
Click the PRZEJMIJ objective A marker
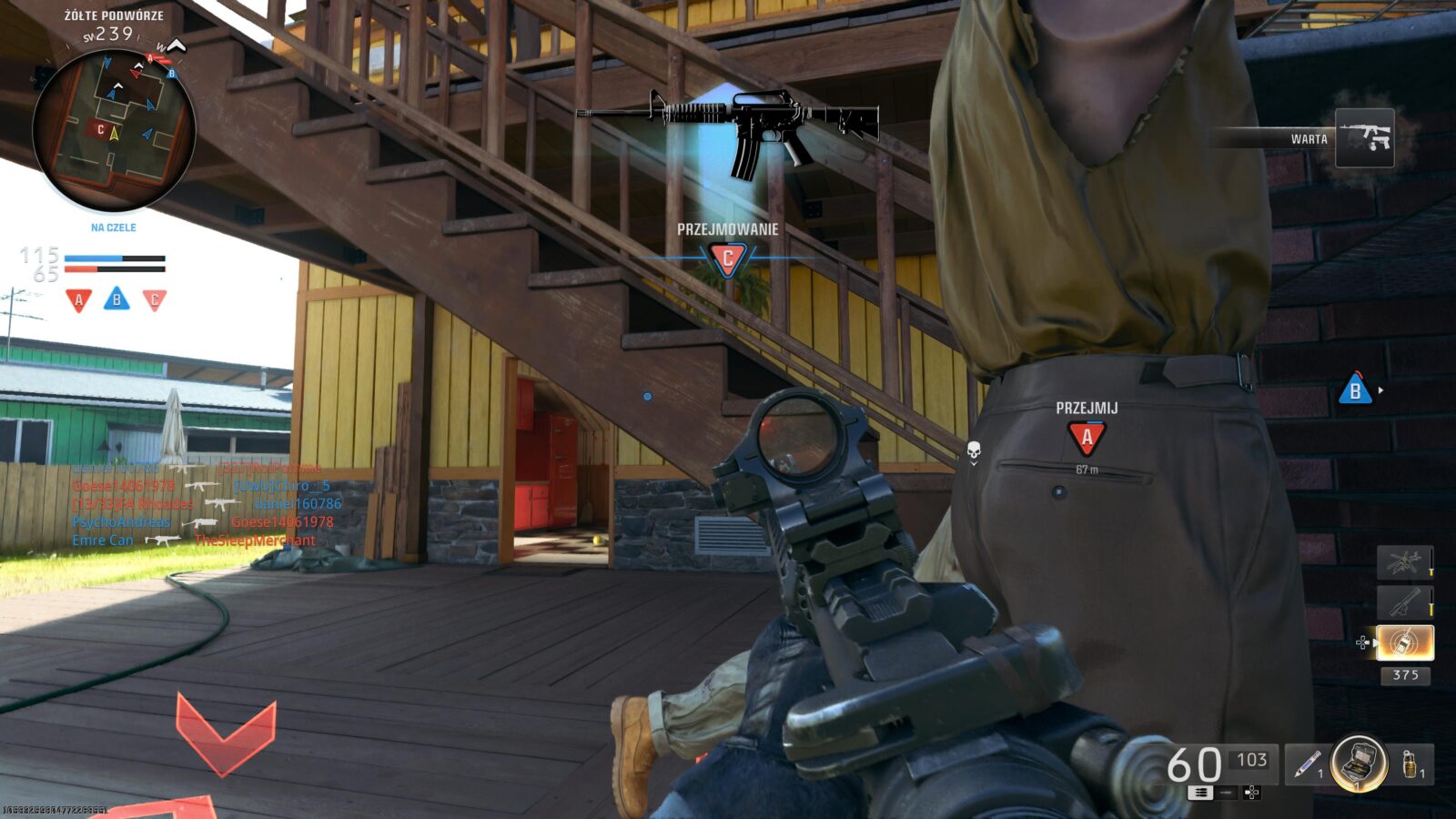tap(1087, 438)
